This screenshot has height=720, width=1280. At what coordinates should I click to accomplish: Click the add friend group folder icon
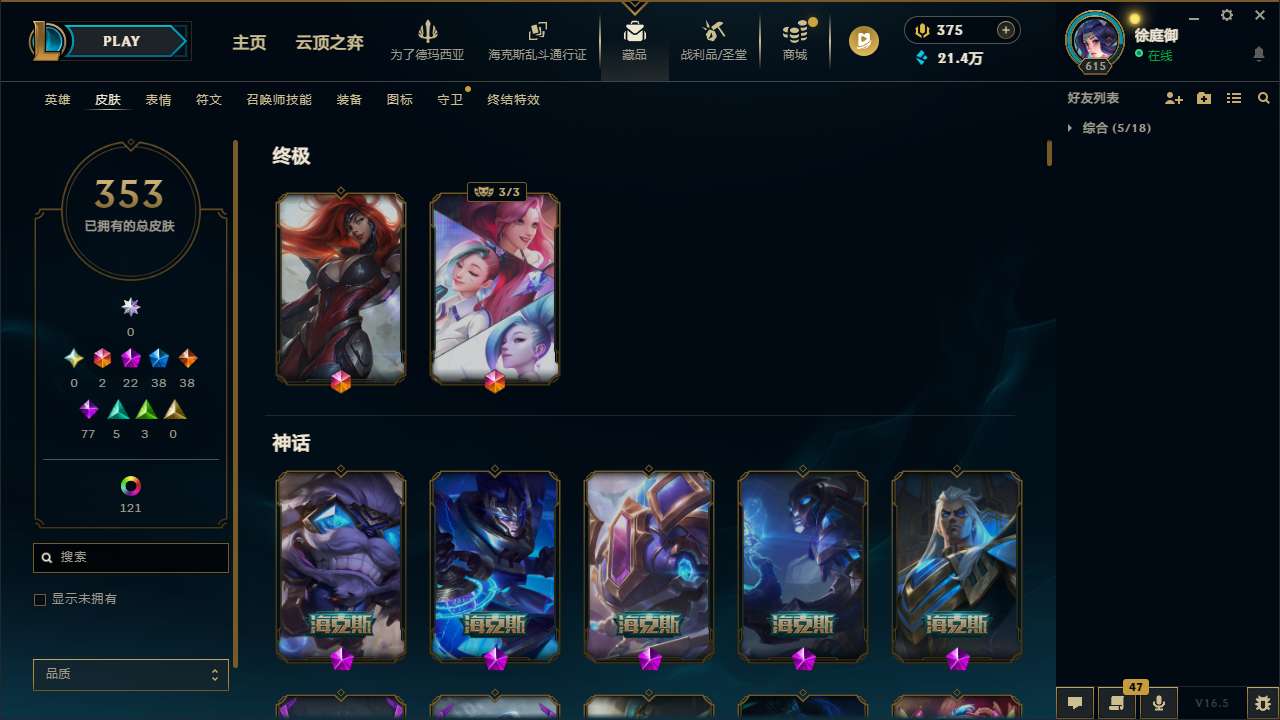tap(1203, 98)
